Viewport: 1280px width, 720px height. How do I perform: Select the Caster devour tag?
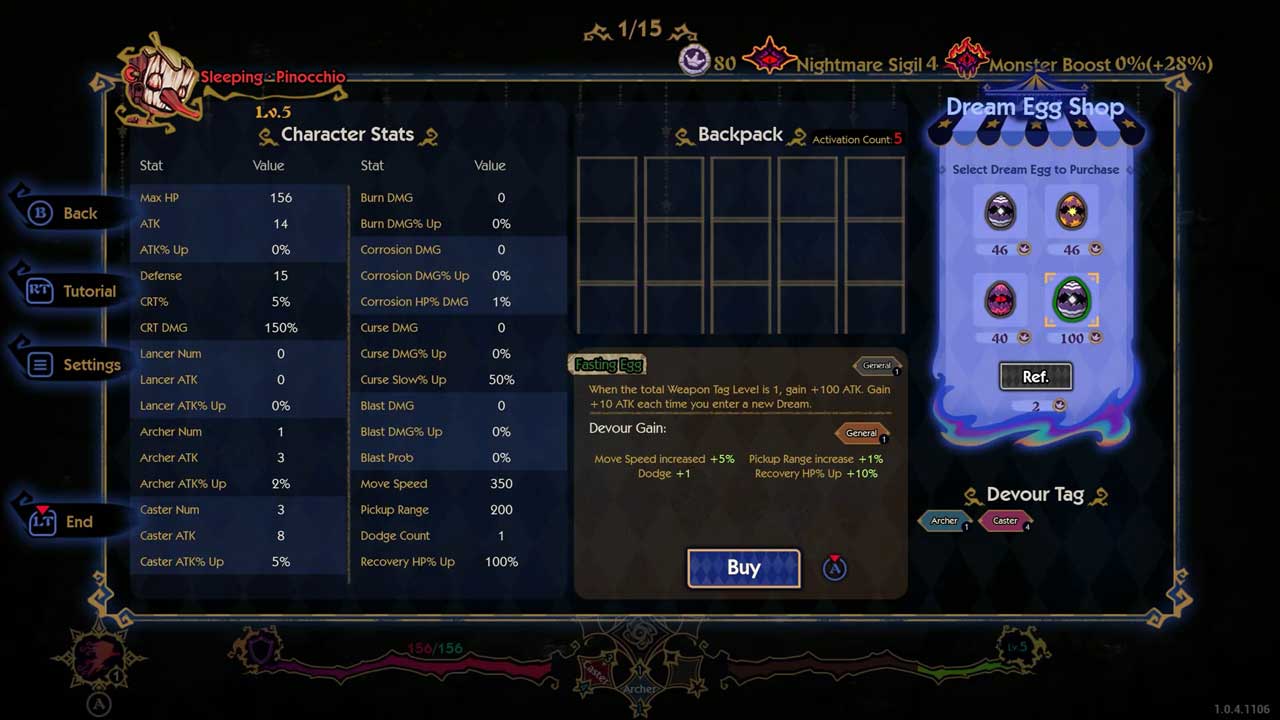pos(1005,521)
